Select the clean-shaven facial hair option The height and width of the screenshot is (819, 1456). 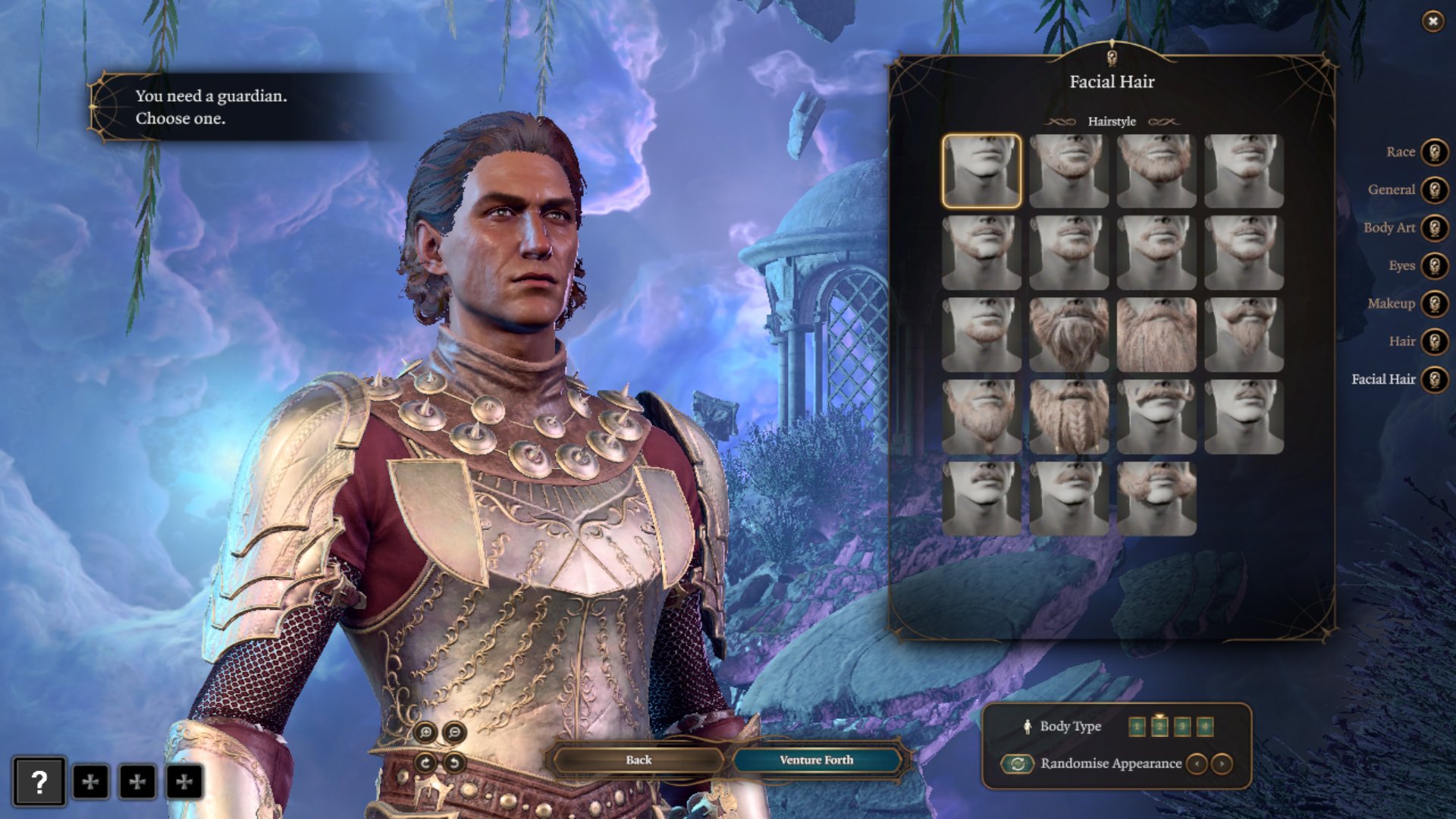coord(981,172)
